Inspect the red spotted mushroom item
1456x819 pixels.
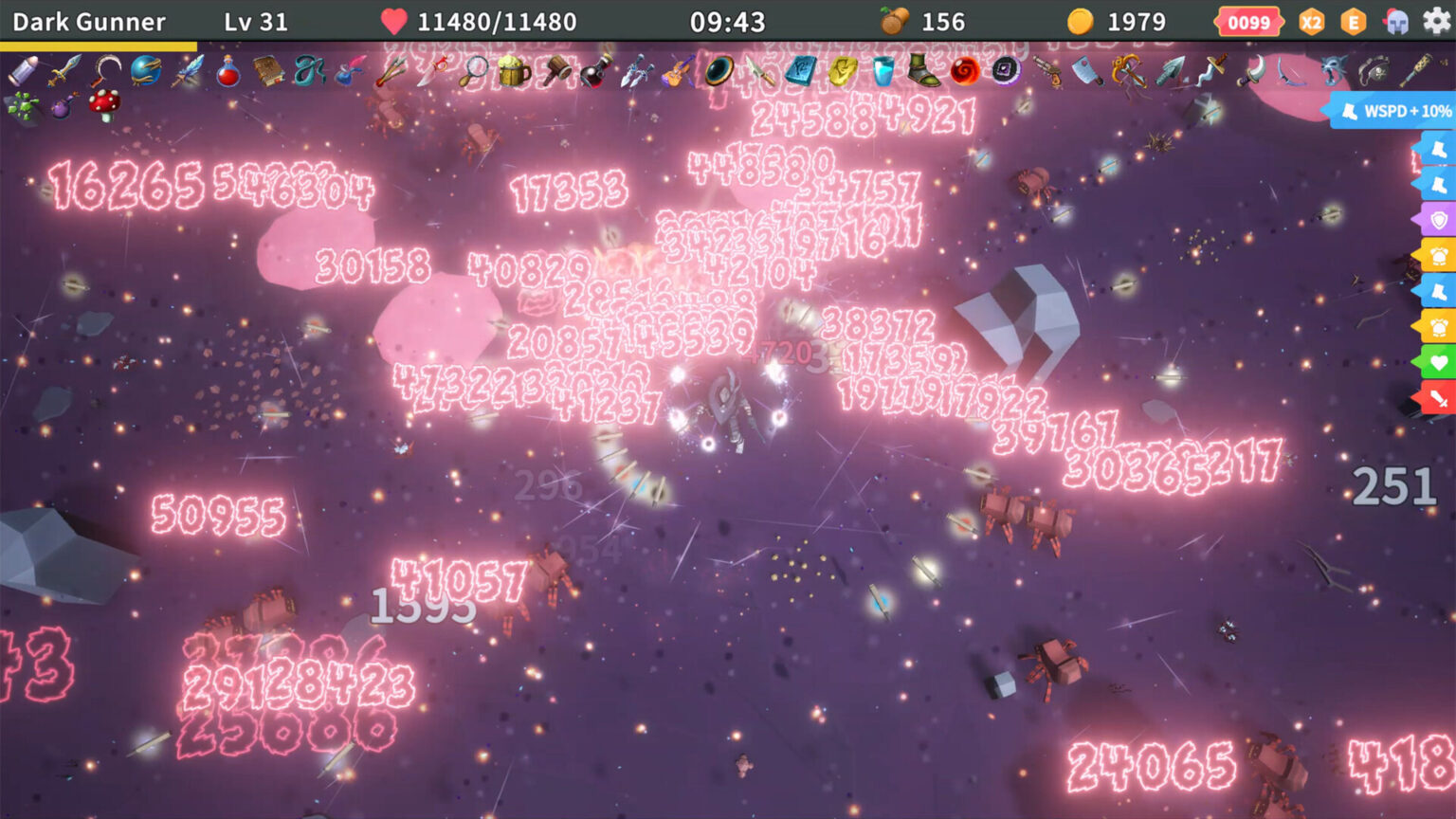pos(104,104)
